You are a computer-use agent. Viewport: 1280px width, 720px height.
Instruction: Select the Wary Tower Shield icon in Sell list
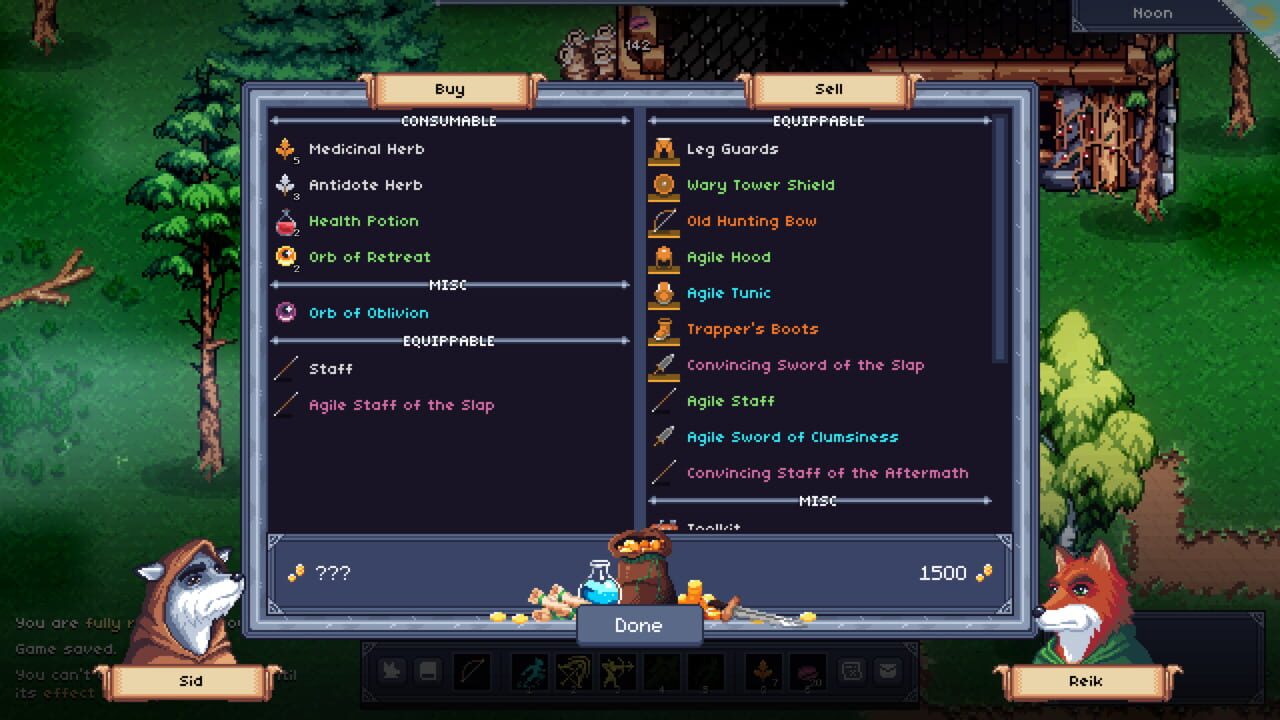coord(665,184)
